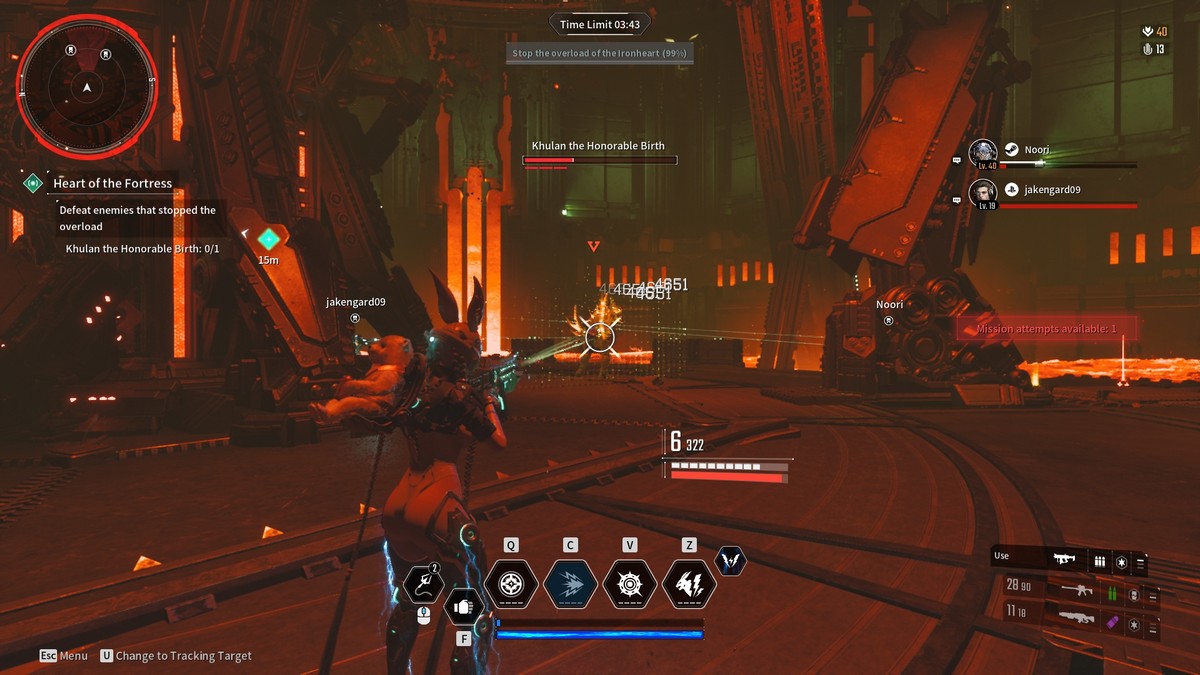Cast the beast with lightning bolts skill
Image resolution: width=1200 pixels, height=675 pixels.
click(x=689, y=585)
